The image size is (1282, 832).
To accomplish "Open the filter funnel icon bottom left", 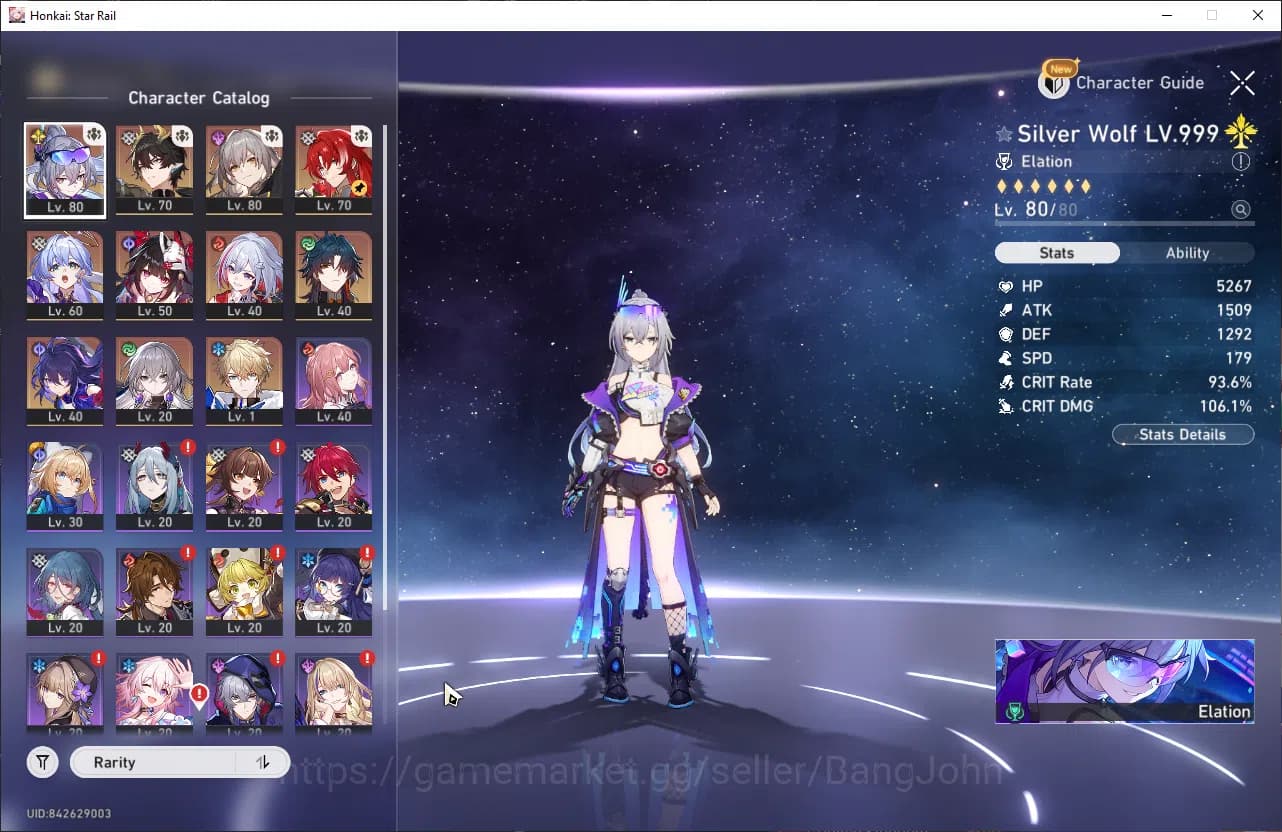I will [x=42, y=761].
